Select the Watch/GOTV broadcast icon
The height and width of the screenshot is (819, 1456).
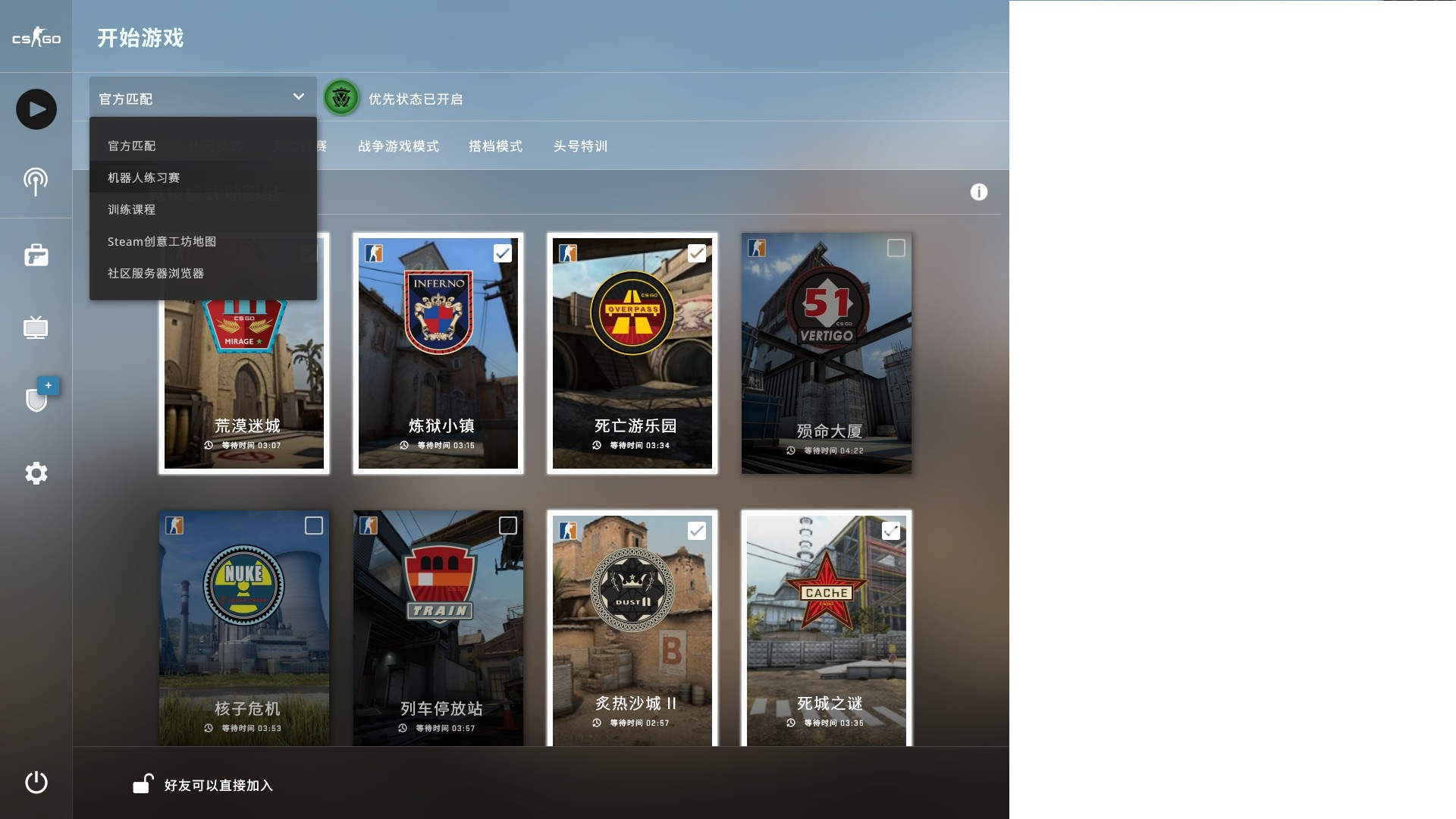(36, 181)
